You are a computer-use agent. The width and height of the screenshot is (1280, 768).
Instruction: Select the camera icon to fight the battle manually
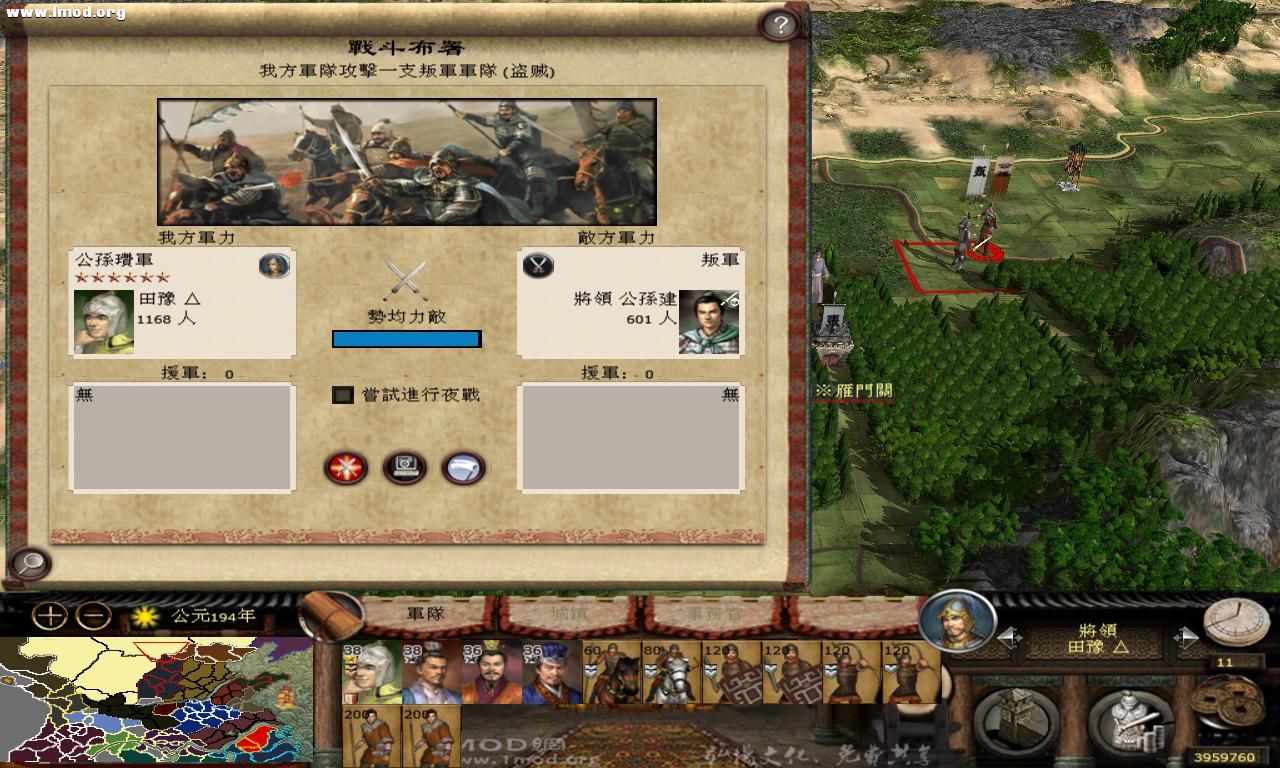(x=404, y=468)
